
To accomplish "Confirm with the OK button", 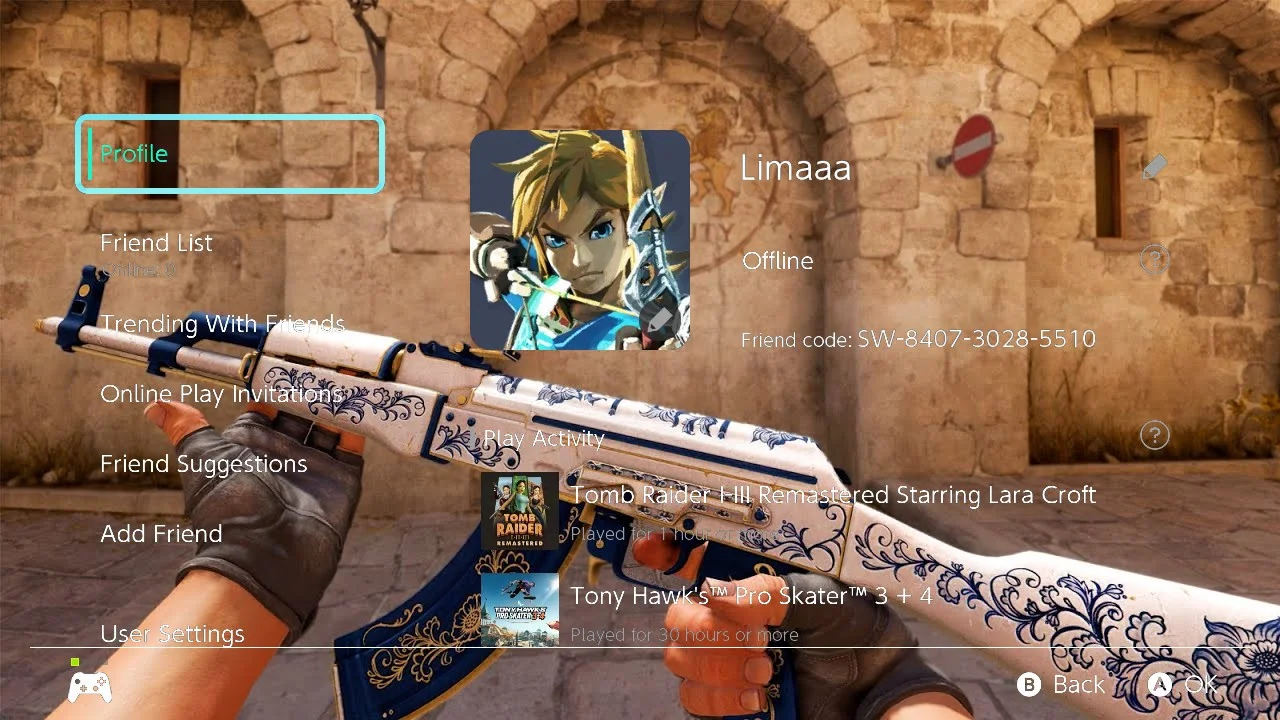I will pyautogui.click(x=1184, y=685).
